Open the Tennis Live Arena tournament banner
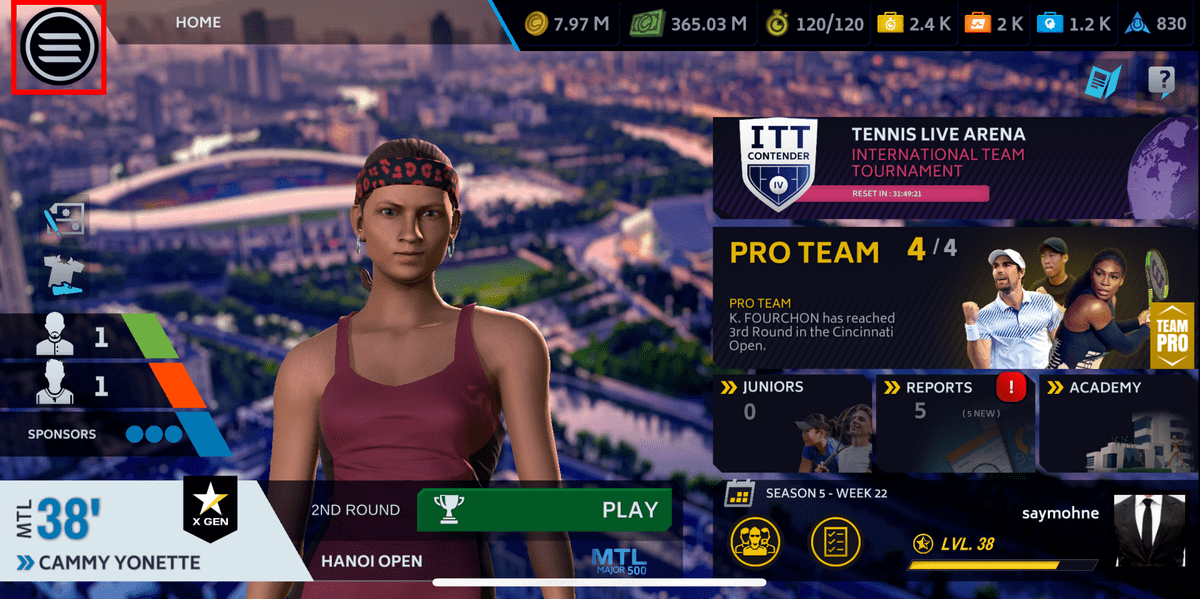Viewport: 1200px width, 599px height. pos(955,165)
